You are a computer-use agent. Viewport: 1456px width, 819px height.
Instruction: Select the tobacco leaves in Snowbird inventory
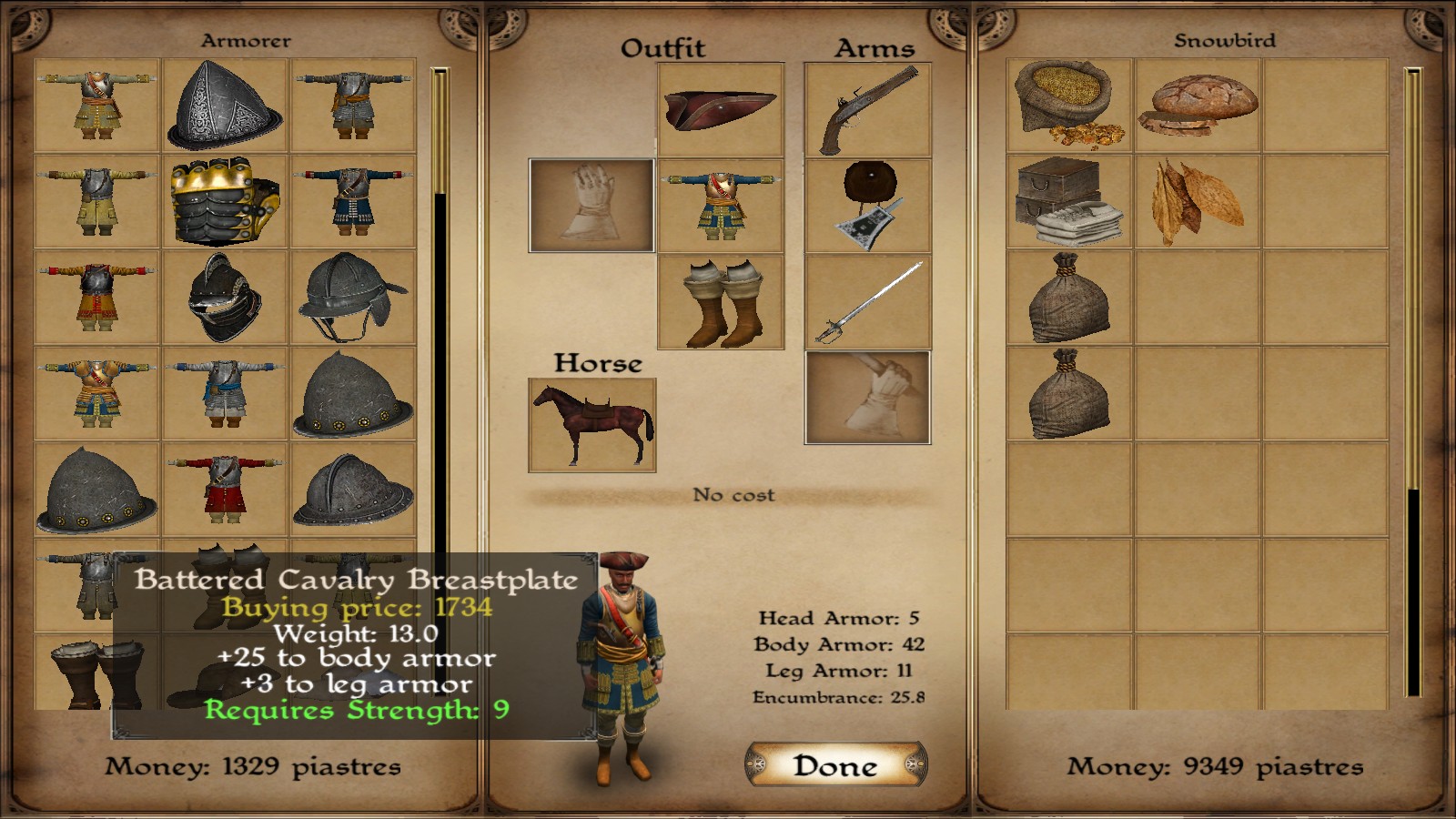1194,202
